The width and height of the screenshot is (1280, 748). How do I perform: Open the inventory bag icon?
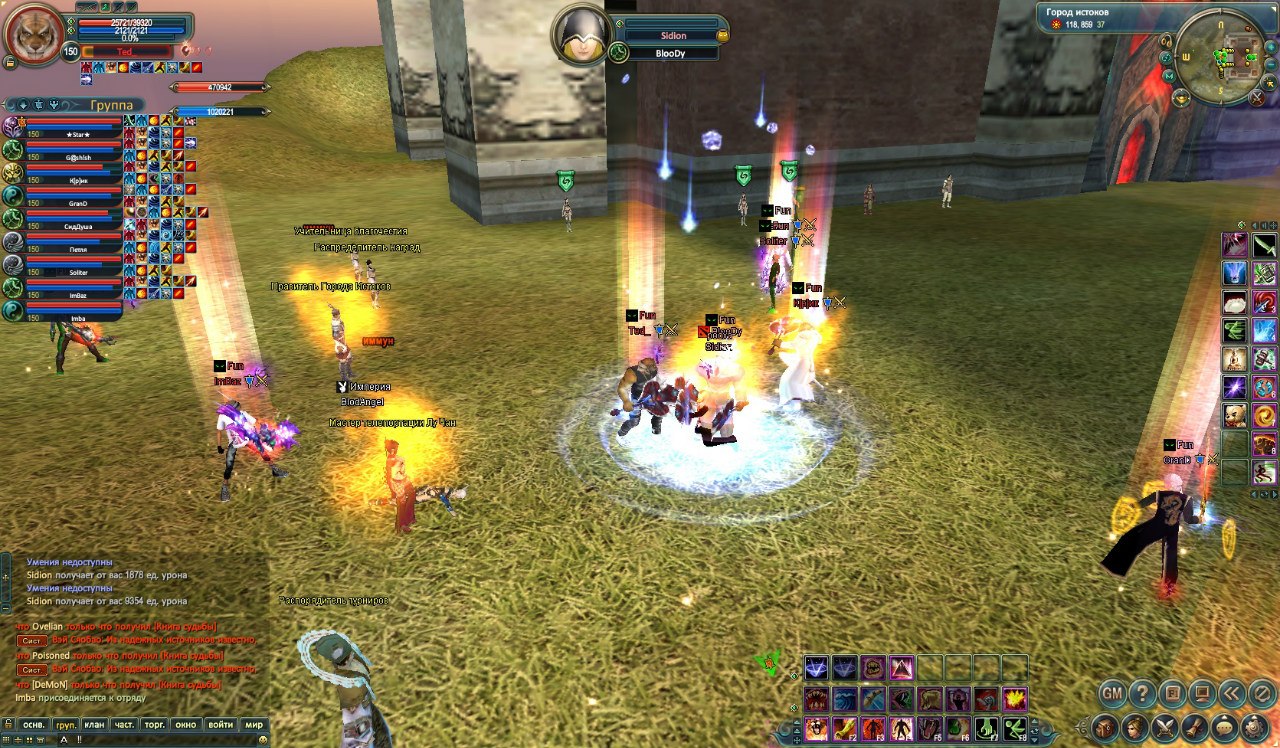pos(1105,727)
